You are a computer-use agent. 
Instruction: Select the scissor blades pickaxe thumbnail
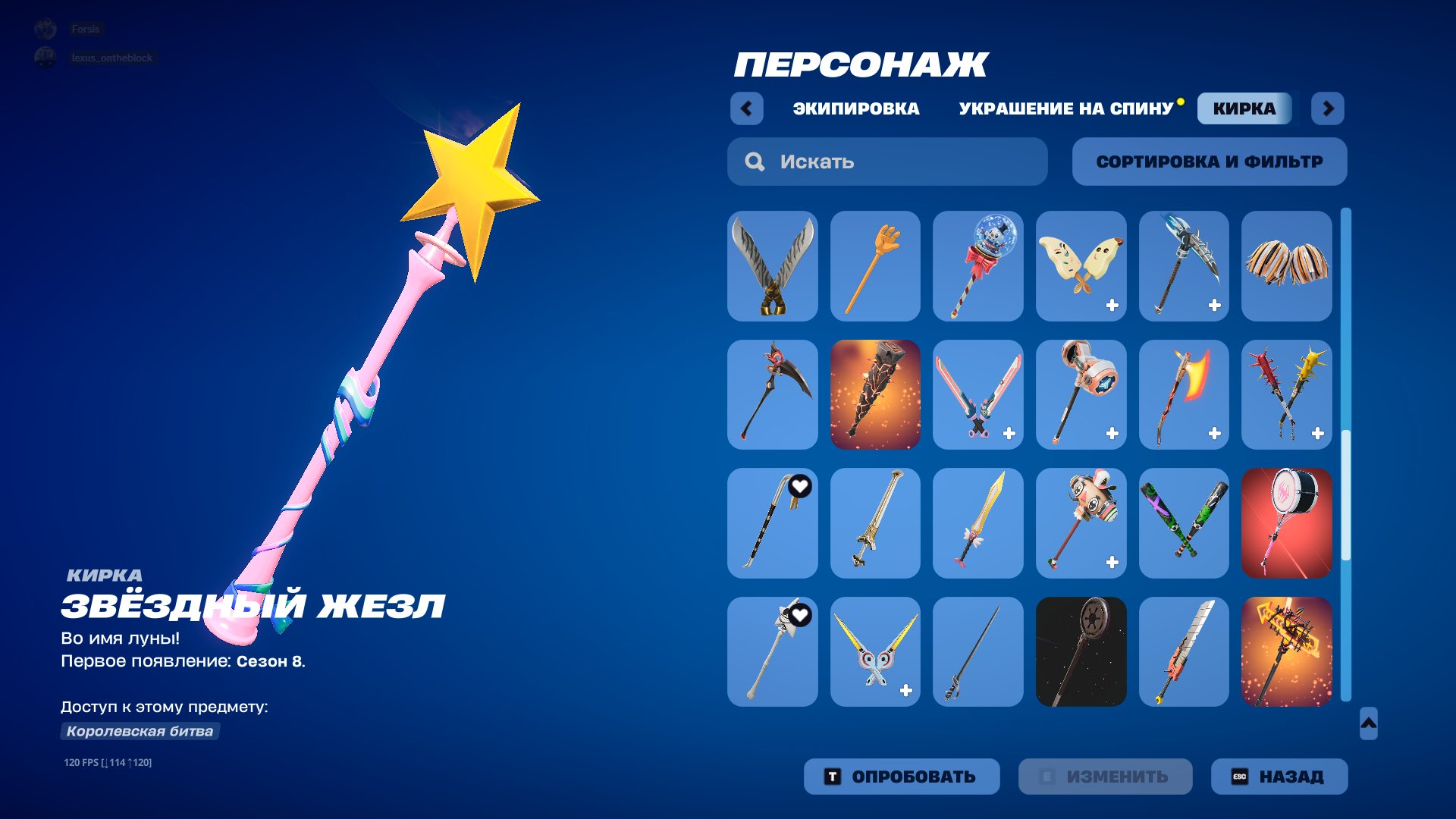click(772, 265)
